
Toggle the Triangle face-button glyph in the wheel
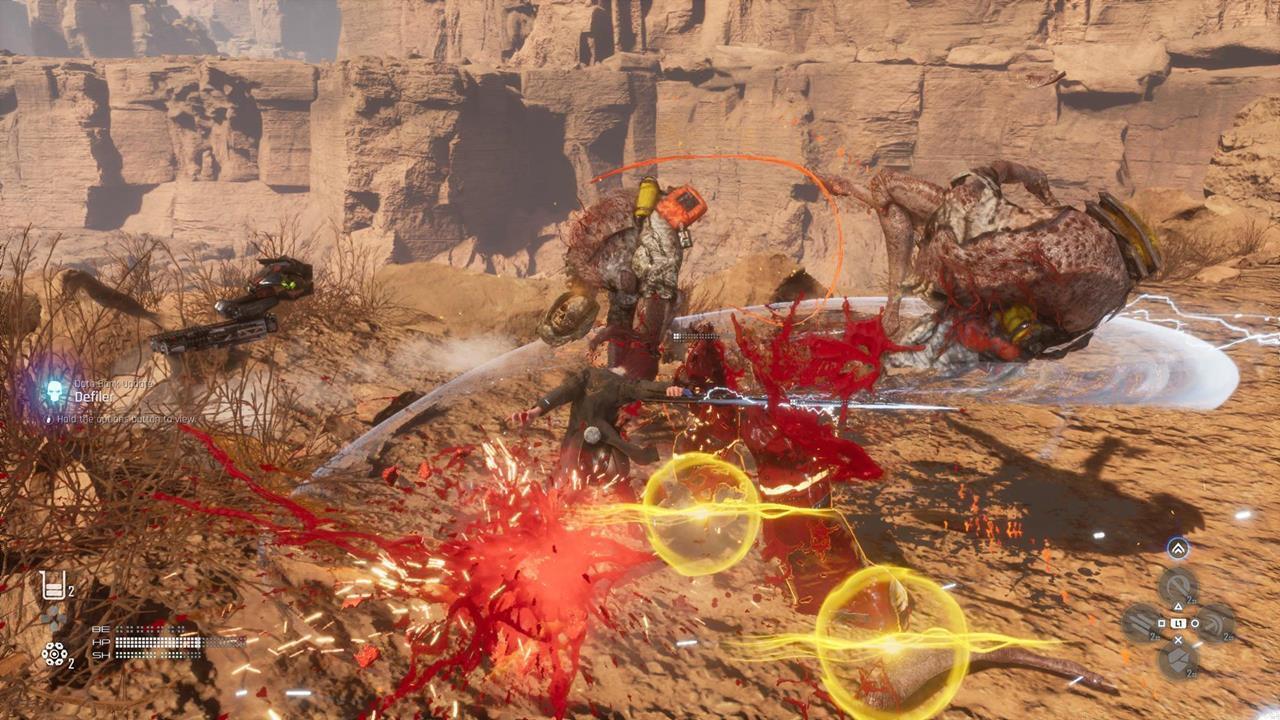pos(1178,606)
